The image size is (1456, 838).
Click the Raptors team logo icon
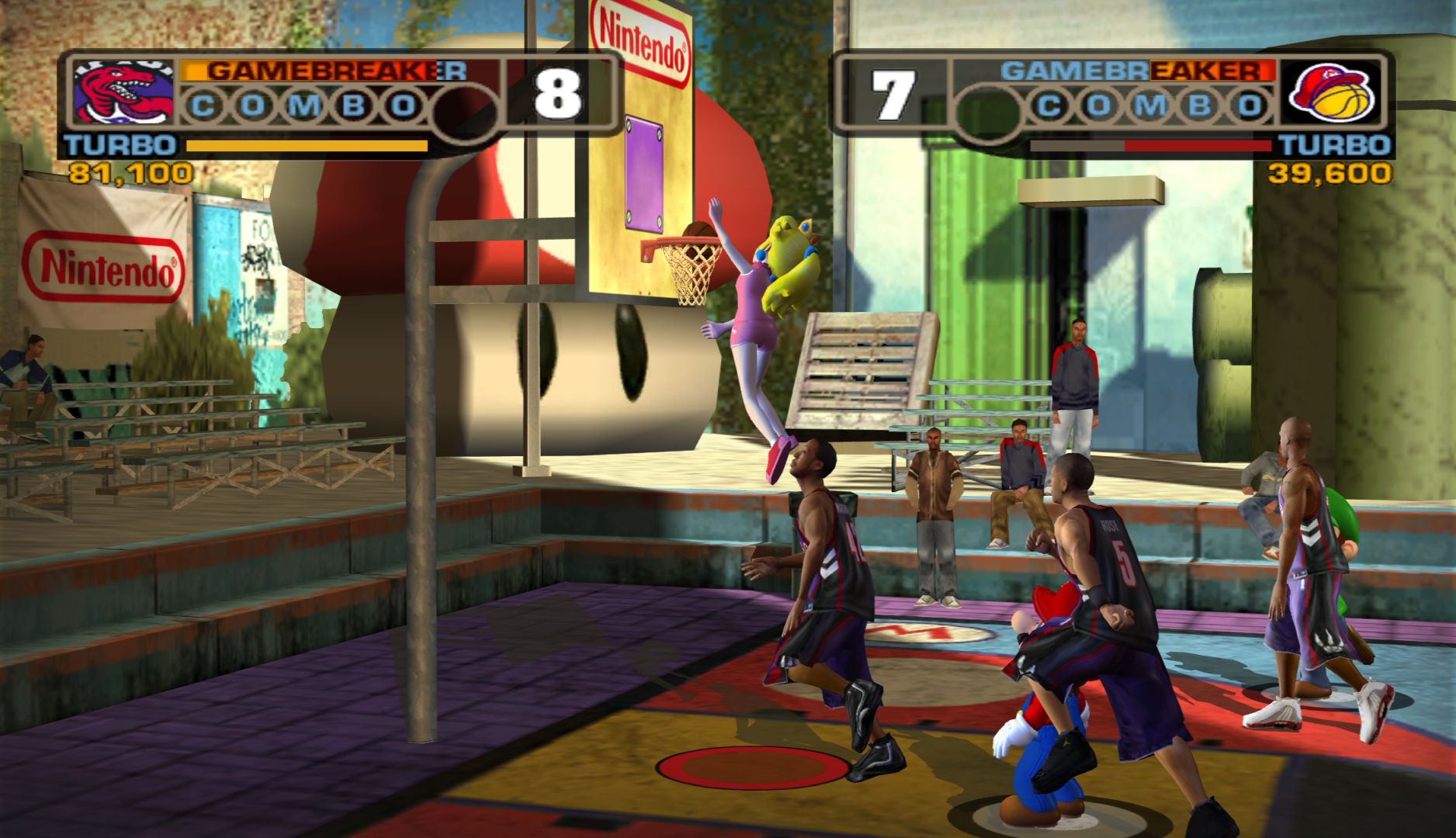tap(124, 93)
